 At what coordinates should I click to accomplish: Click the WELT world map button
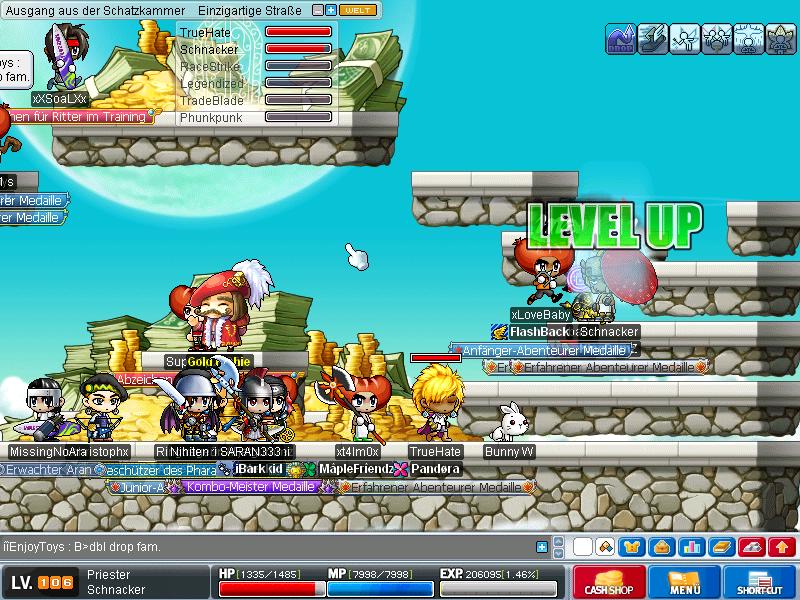[x=357, y=10]
